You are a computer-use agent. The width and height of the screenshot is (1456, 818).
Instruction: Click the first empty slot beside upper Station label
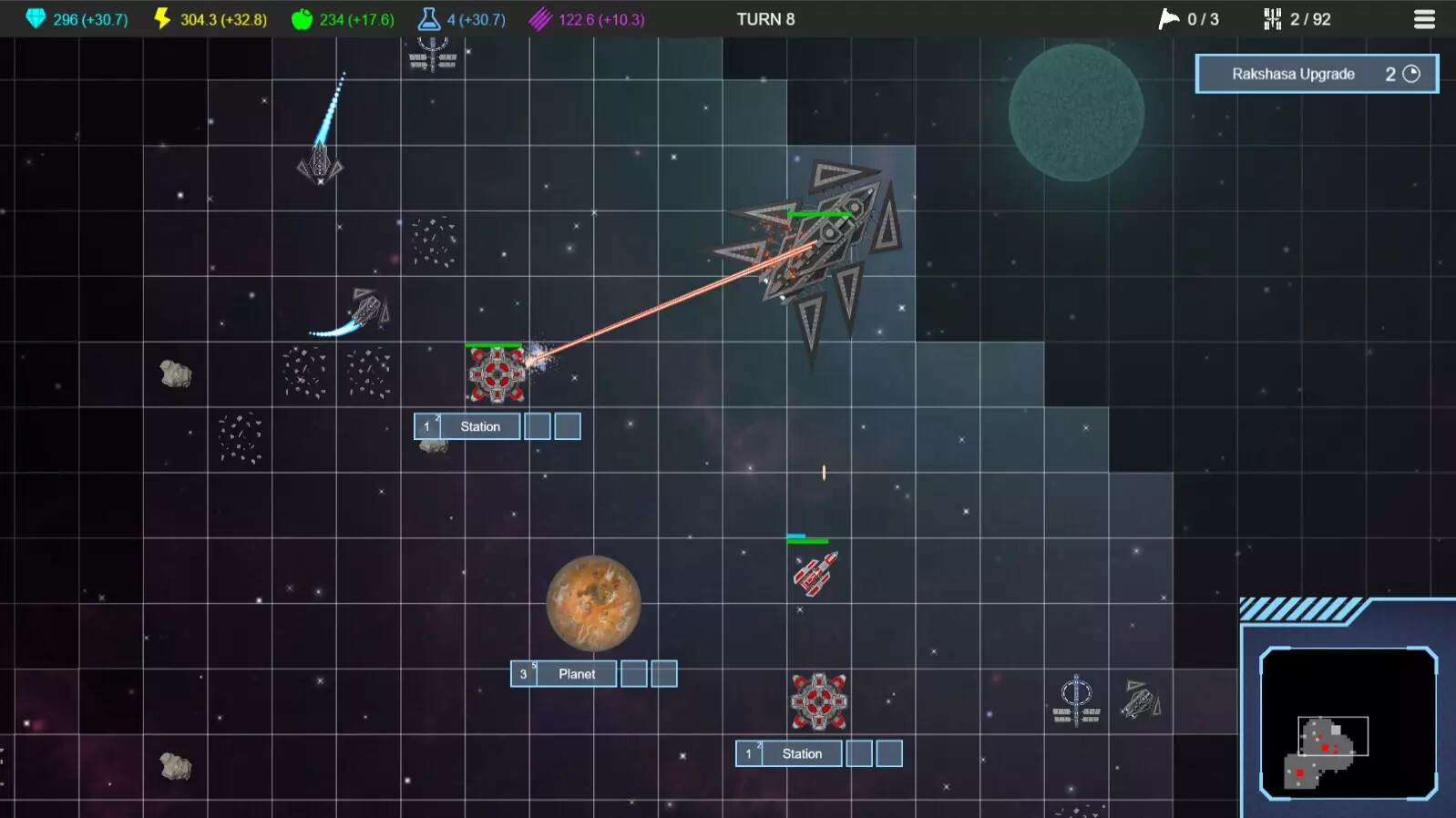coord(536,425)
